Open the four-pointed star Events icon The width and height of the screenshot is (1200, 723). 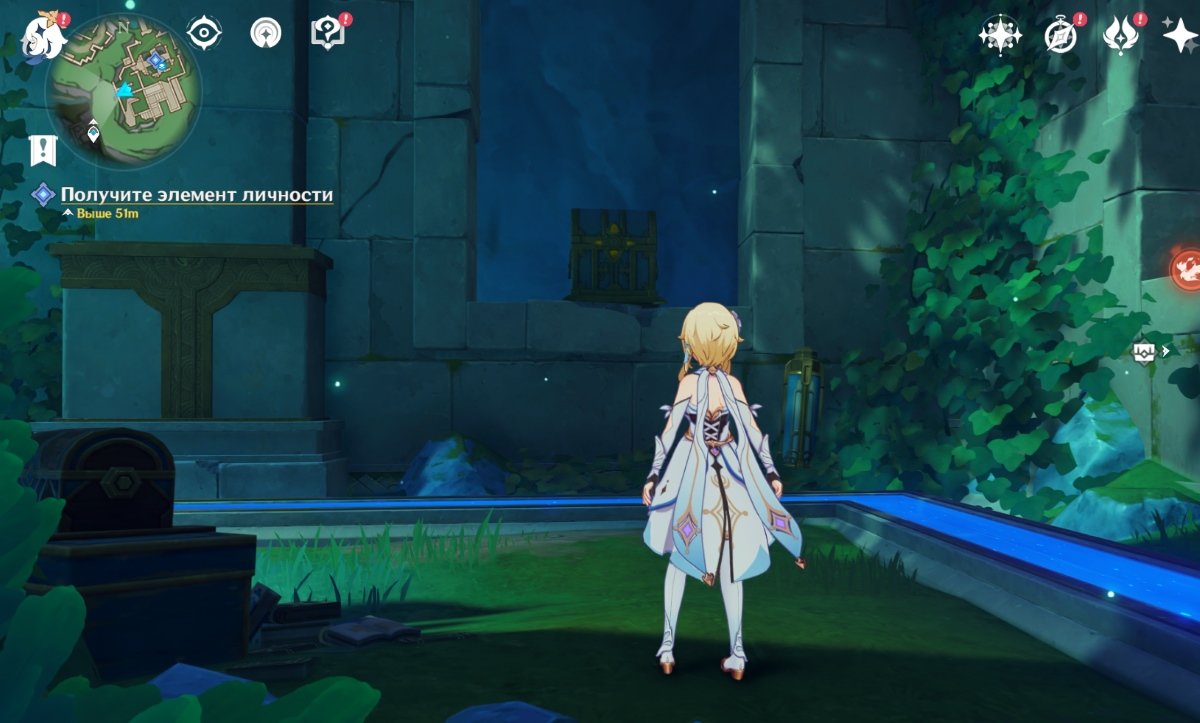[x=1000, y=35]
